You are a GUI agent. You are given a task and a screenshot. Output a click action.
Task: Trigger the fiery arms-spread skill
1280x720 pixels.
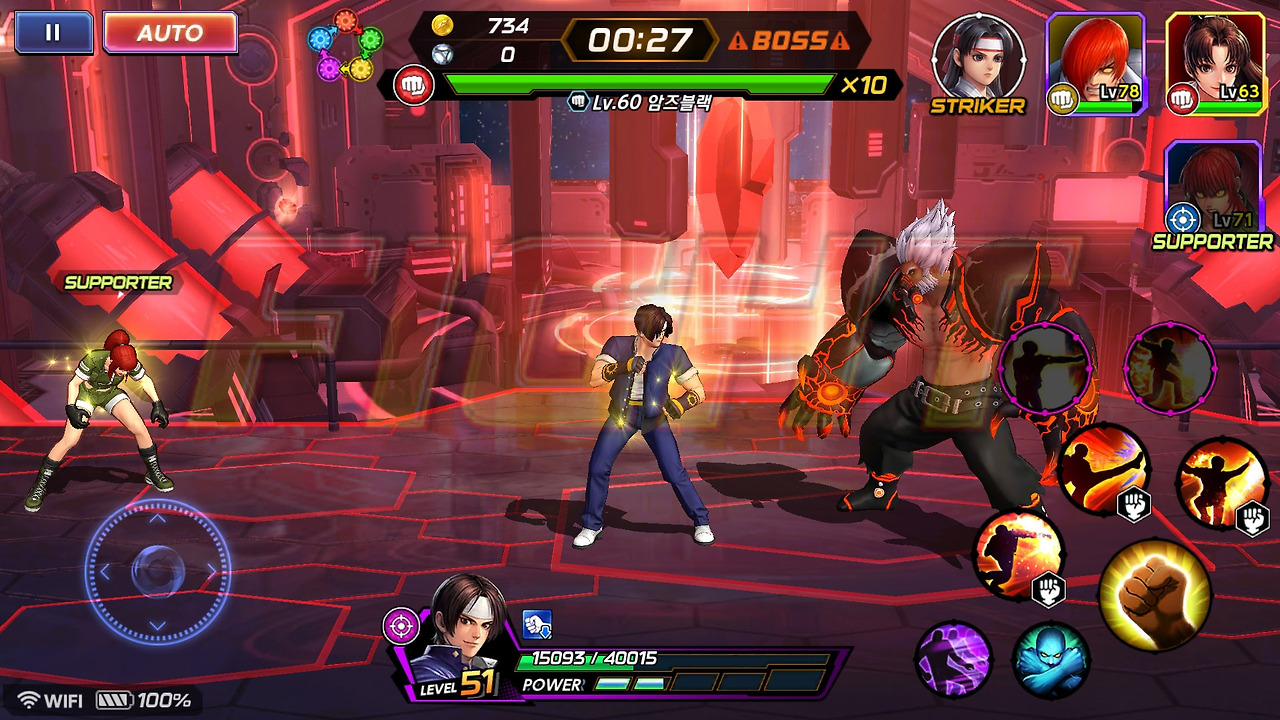pos(1220,484)
